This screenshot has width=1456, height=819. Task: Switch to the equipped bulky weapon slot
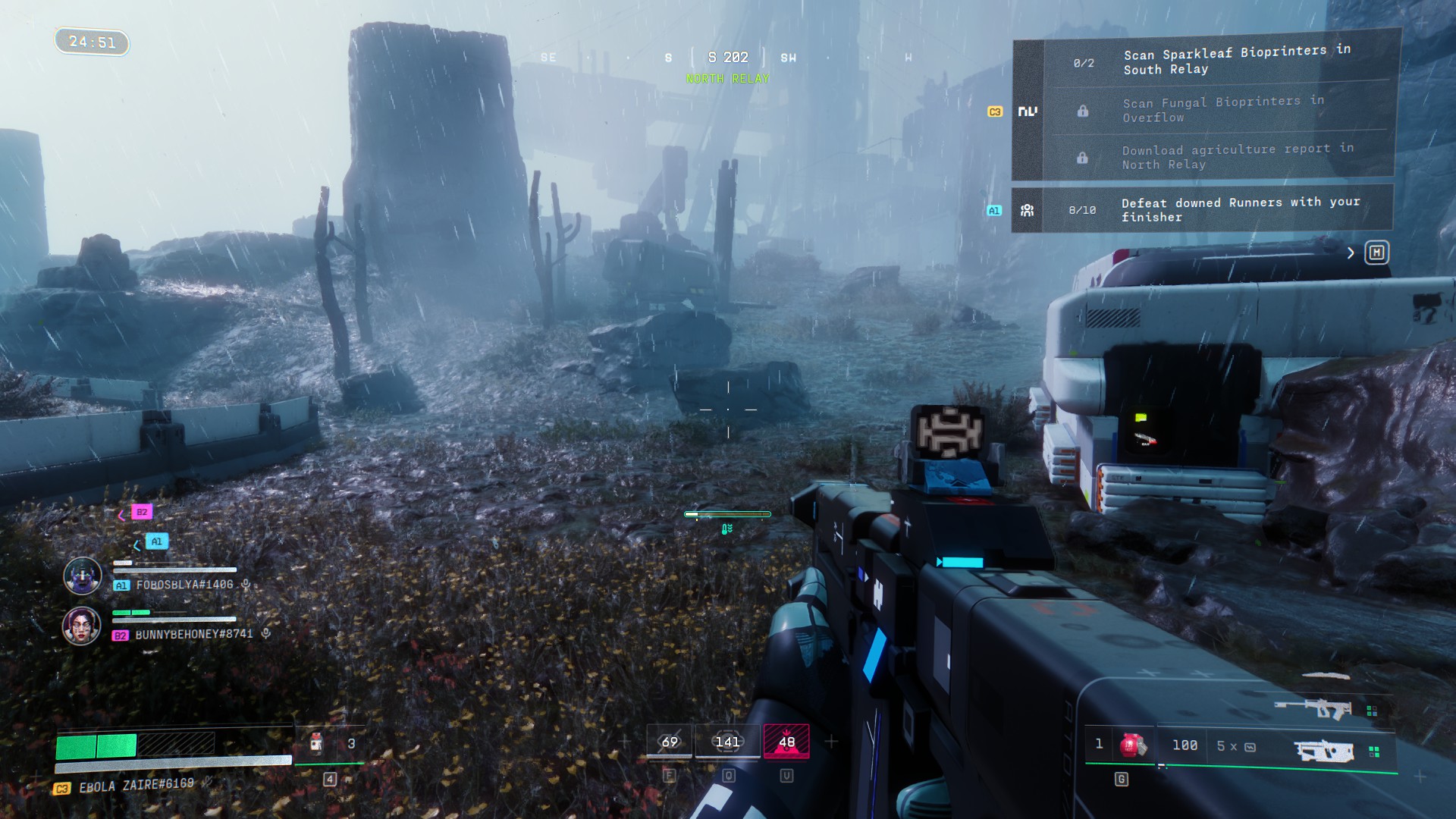click(x=1324, y=751)
